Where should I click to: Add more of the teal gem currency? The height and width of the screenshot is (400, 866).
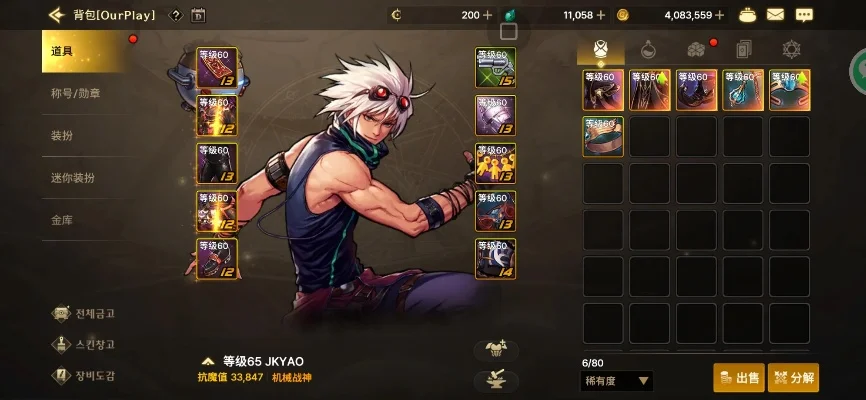(600, 15)
